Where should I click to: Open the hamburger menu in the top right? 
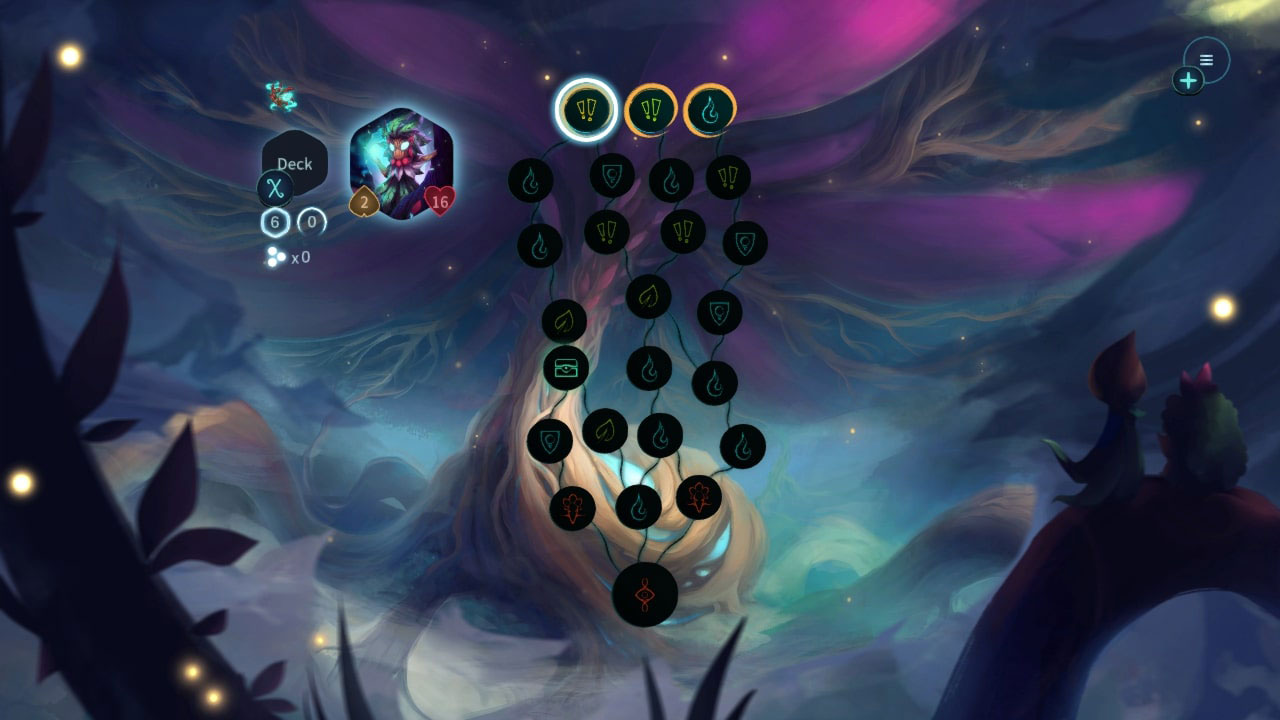pyautogui.click(x=1204, y=60)
